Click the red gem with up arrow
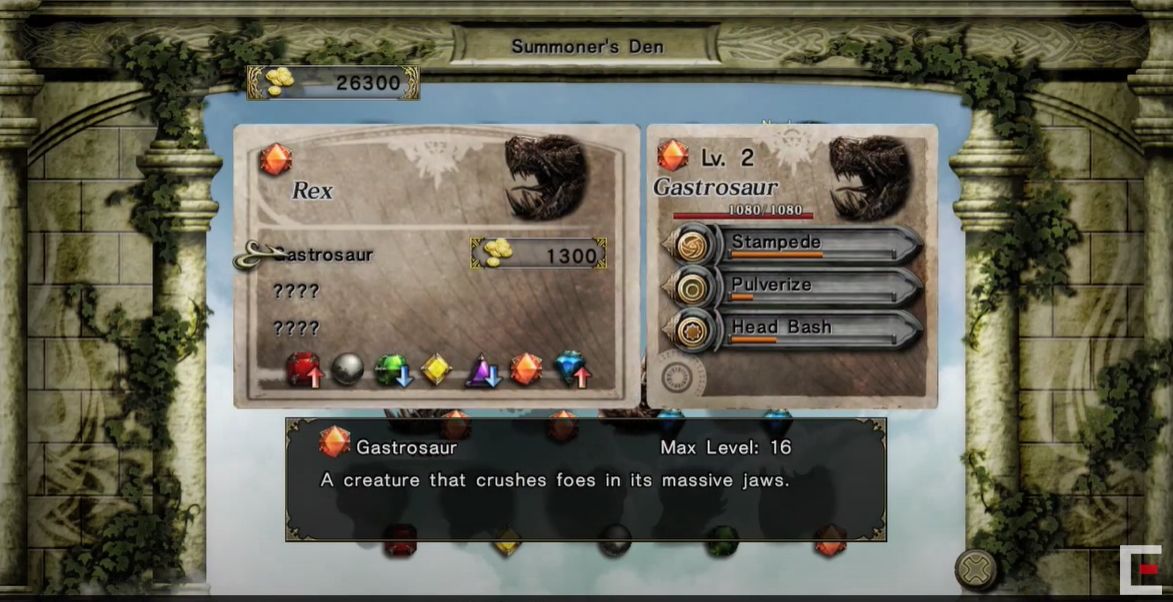Viewport: 1173px width, 602px height. point(305,370)
